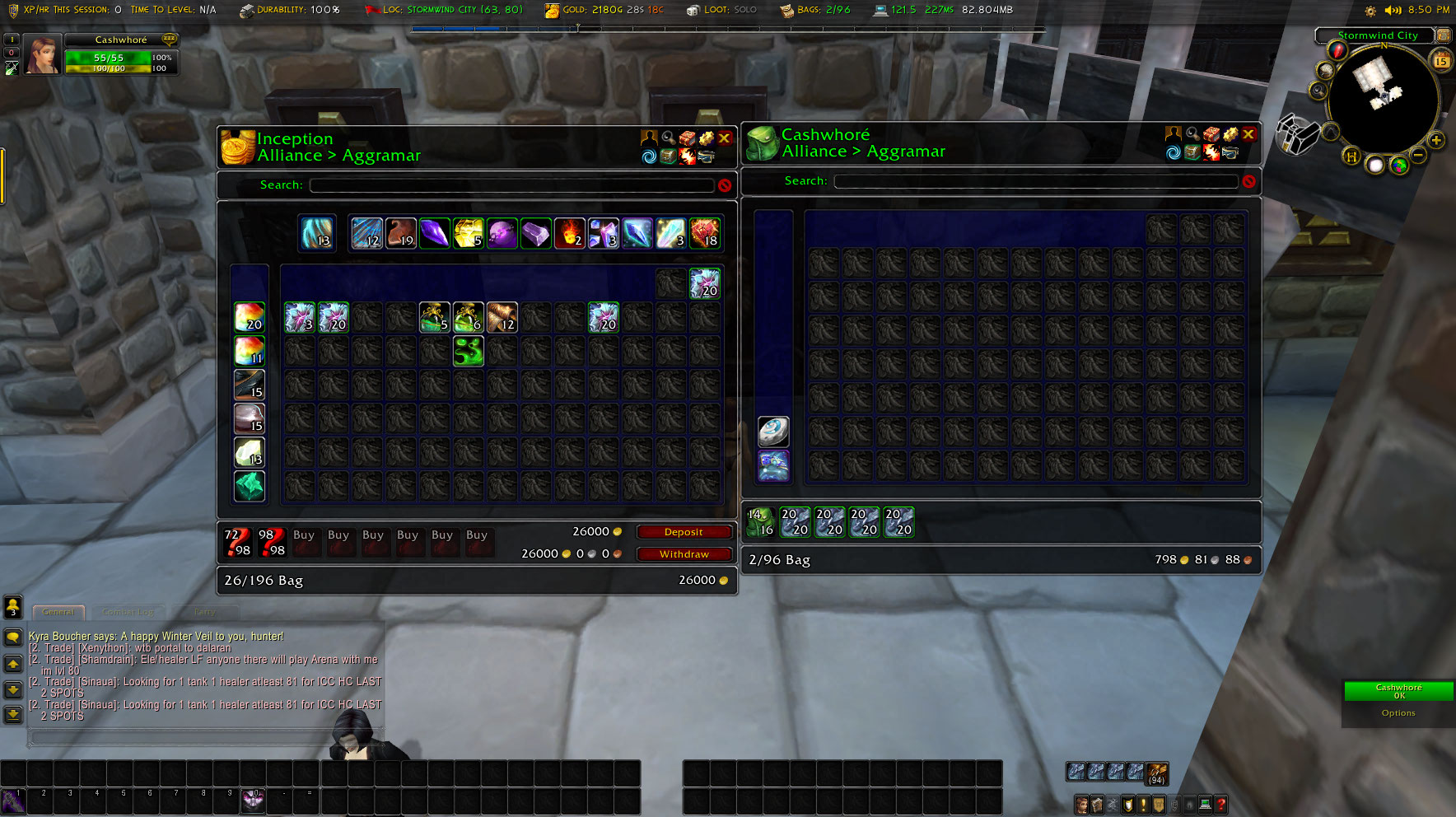Select the fire orb stack of 2
Viewport: 1456px width, 817px height.
pyautogui.click(x=569, y=233)
